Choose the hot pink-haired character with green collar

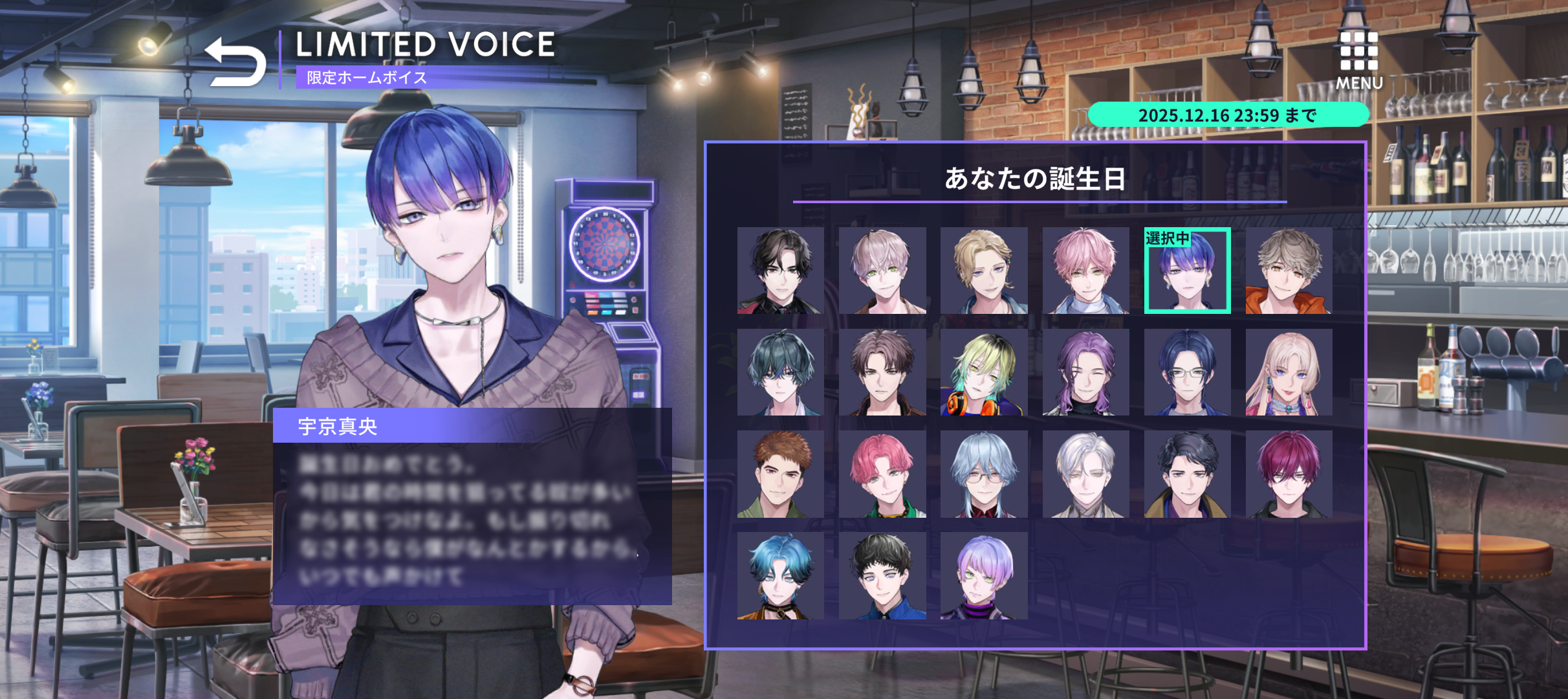882,474
